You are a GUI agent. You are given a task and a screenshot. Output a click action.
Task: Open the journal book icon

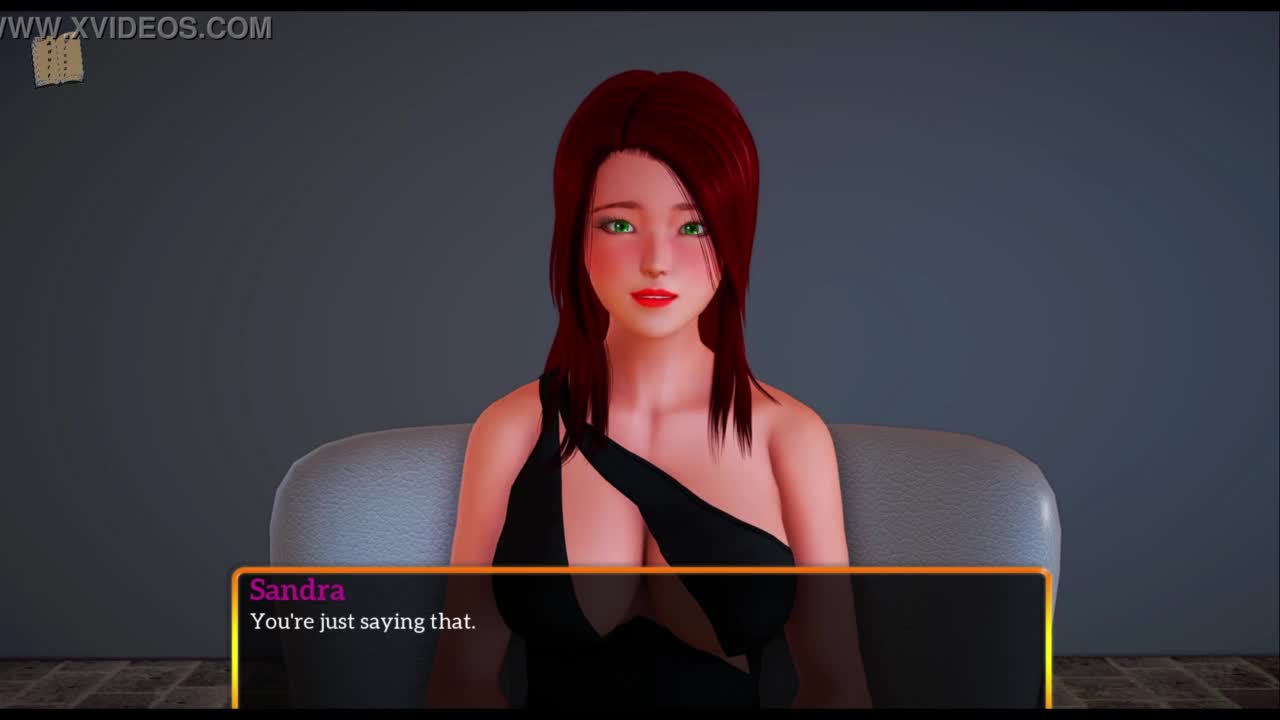click(x=57, y=60)
